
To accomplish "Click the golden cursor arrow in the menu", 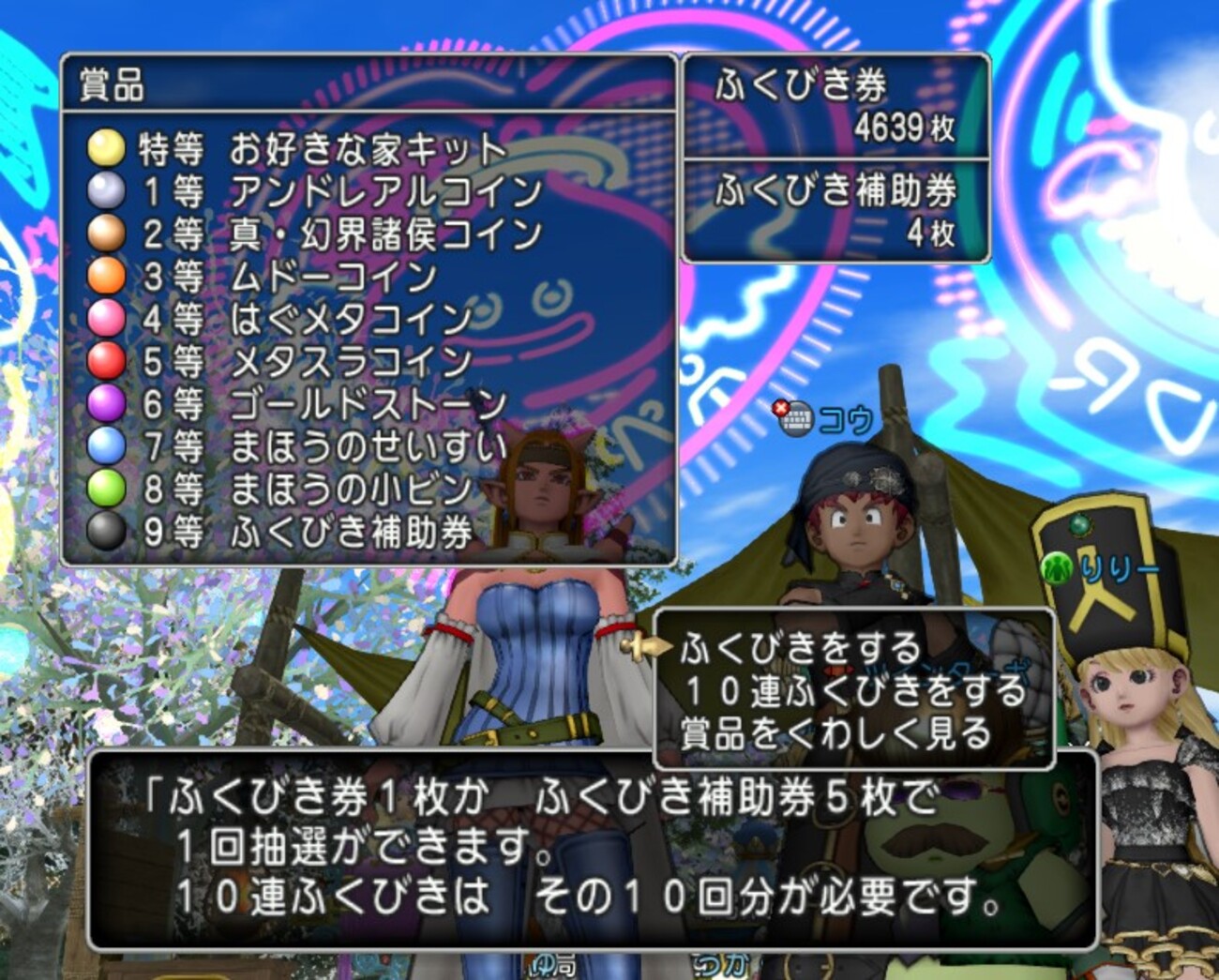I will (647, 645).
